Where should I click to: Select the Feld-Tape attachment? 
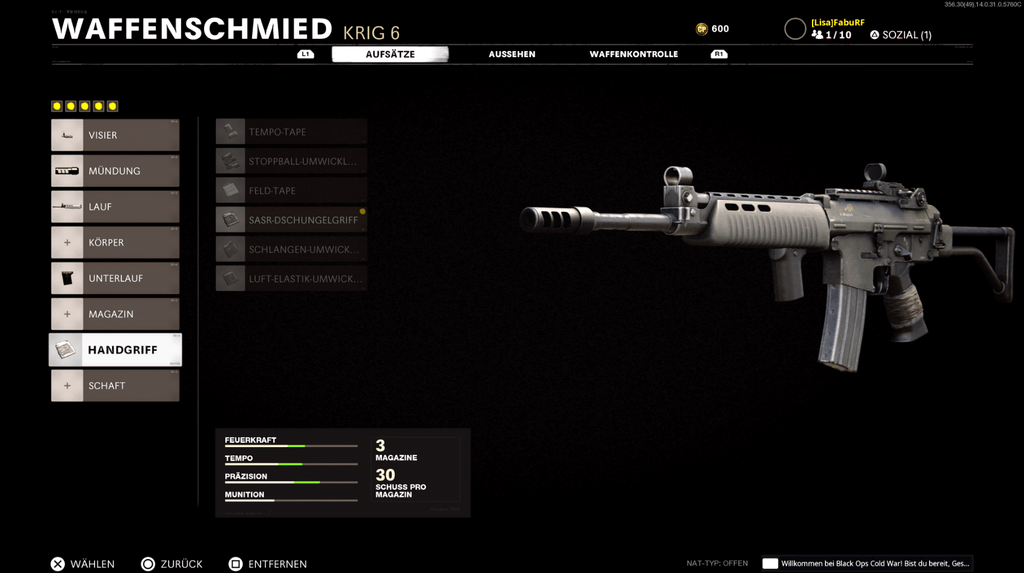click(291, 190)
